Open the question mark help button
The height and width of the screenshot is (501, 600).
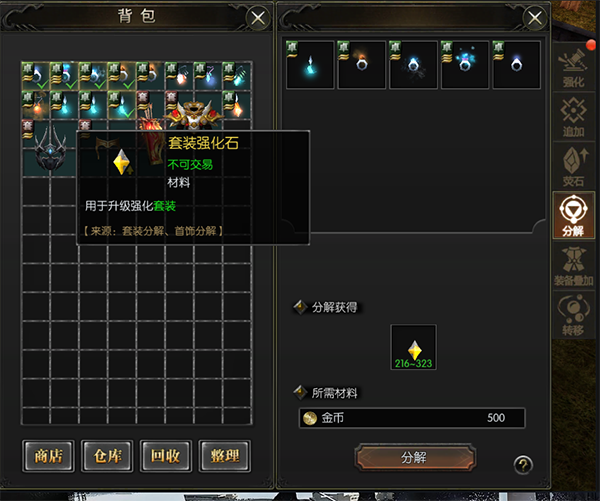pos(522,463)
